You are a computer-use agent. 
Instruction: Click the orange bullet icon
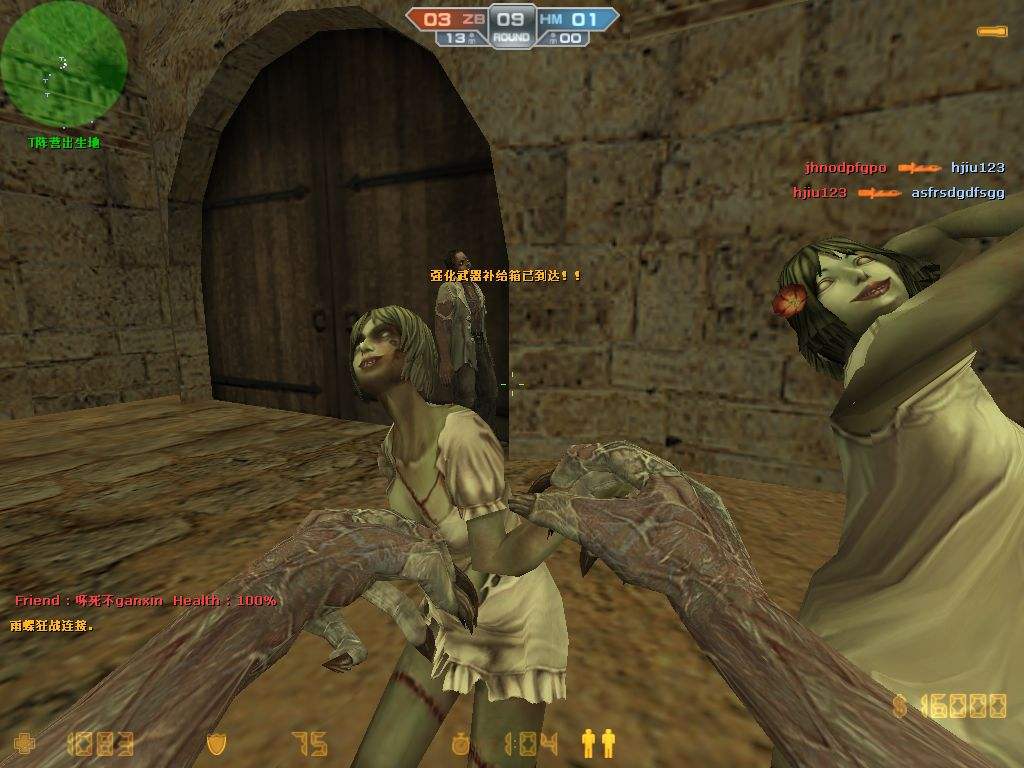991,32
